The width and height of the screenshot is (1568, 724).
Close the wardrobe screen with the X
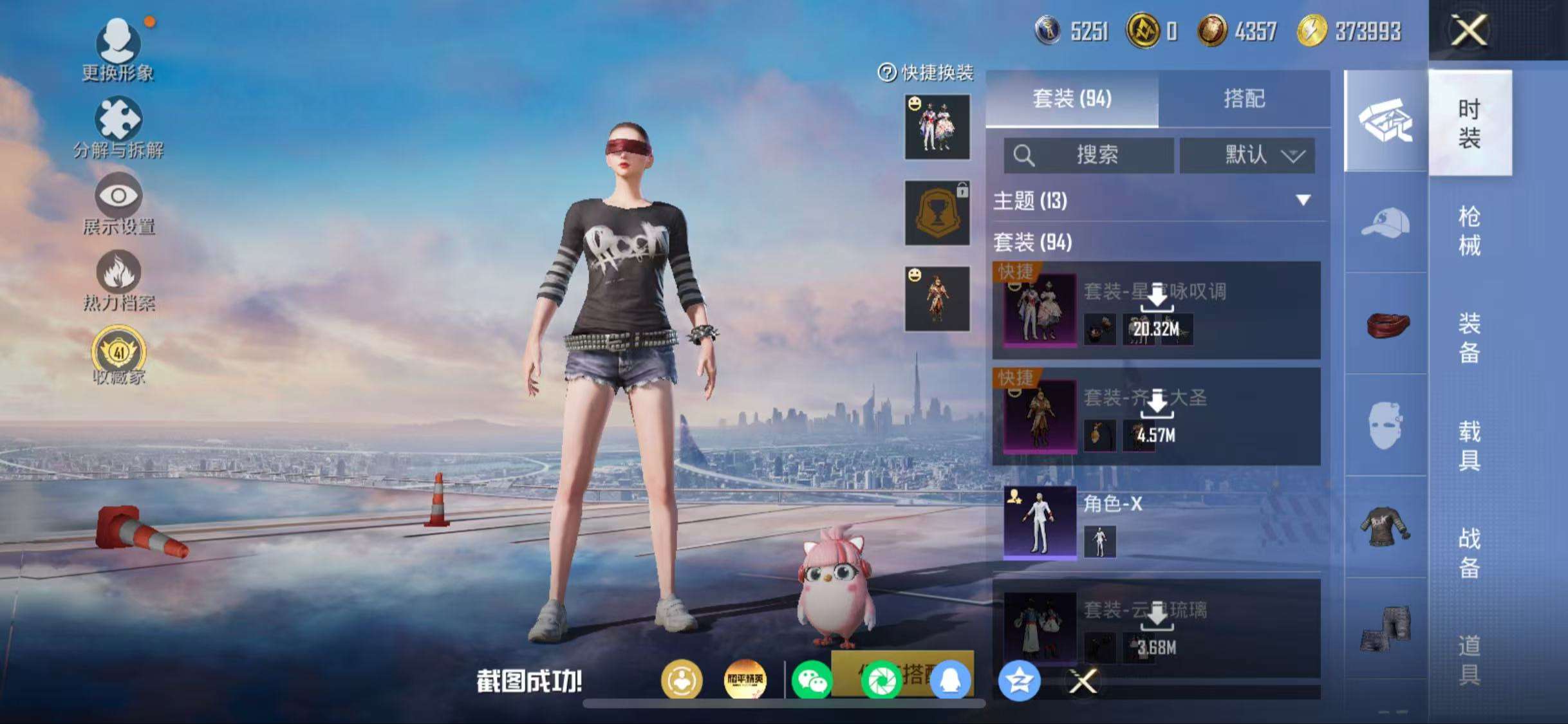coord(1469,30)
